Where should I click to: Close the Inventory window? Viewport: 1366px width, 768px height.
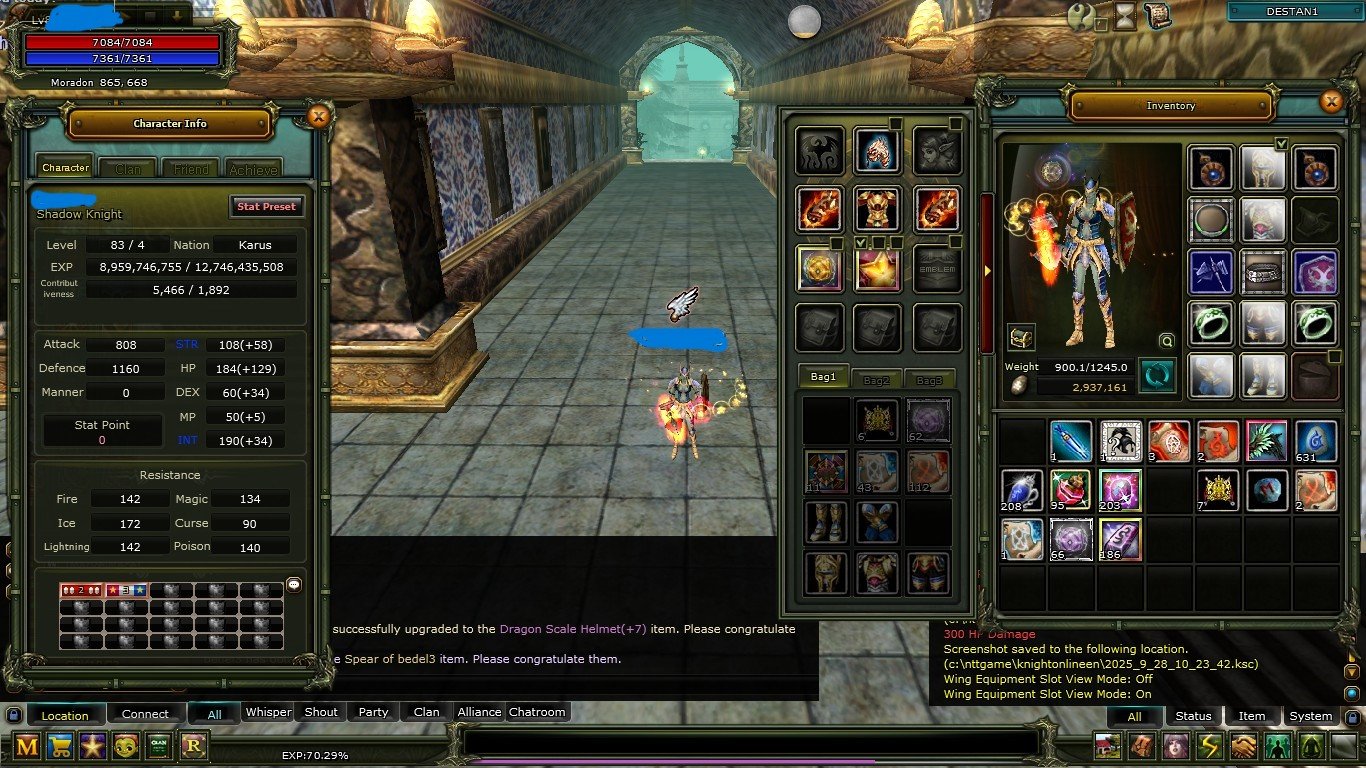click(1330, 102)
